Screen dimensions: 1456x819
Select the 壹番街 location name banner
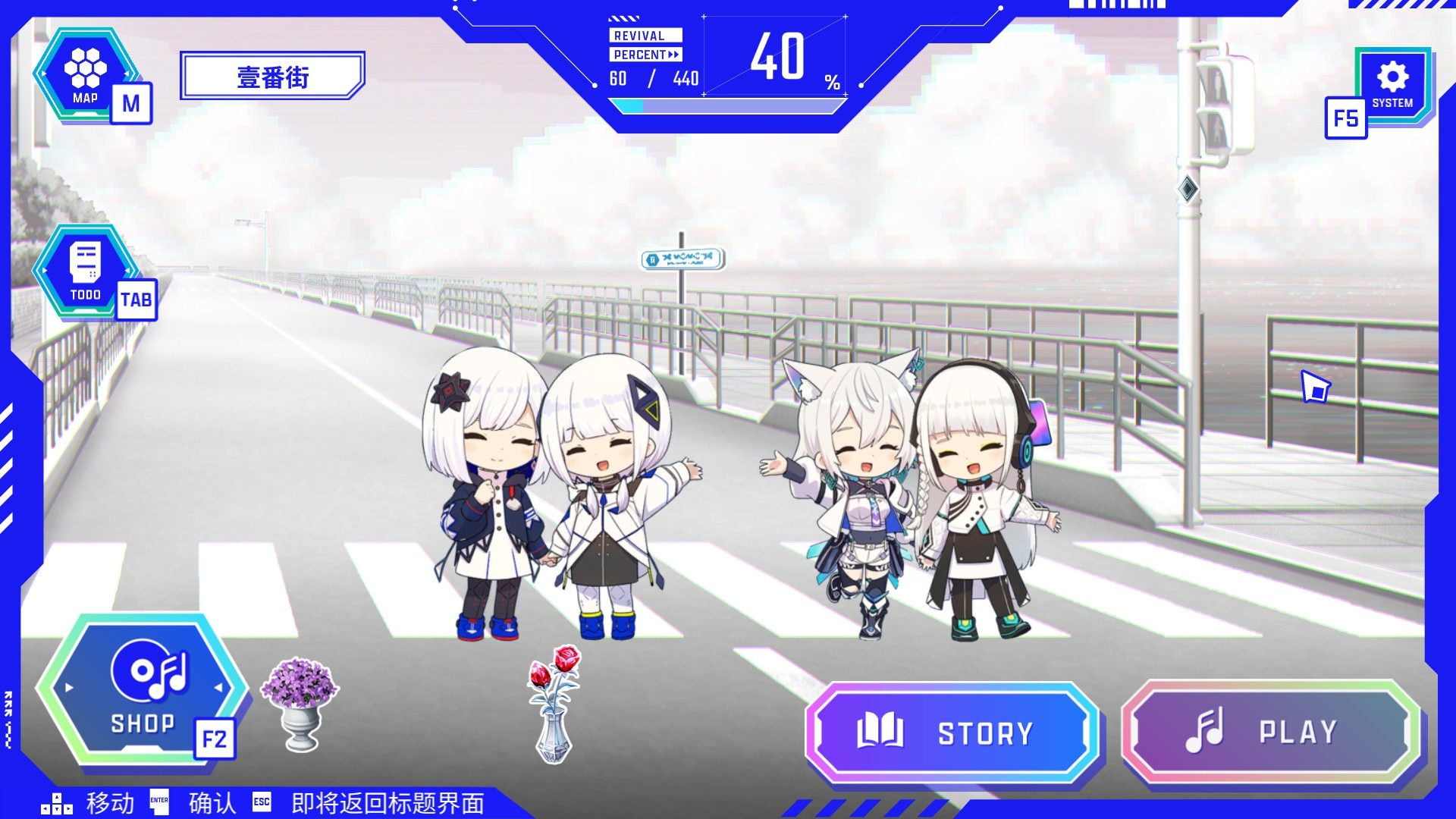pyautogui.click(x=271, y=76)
